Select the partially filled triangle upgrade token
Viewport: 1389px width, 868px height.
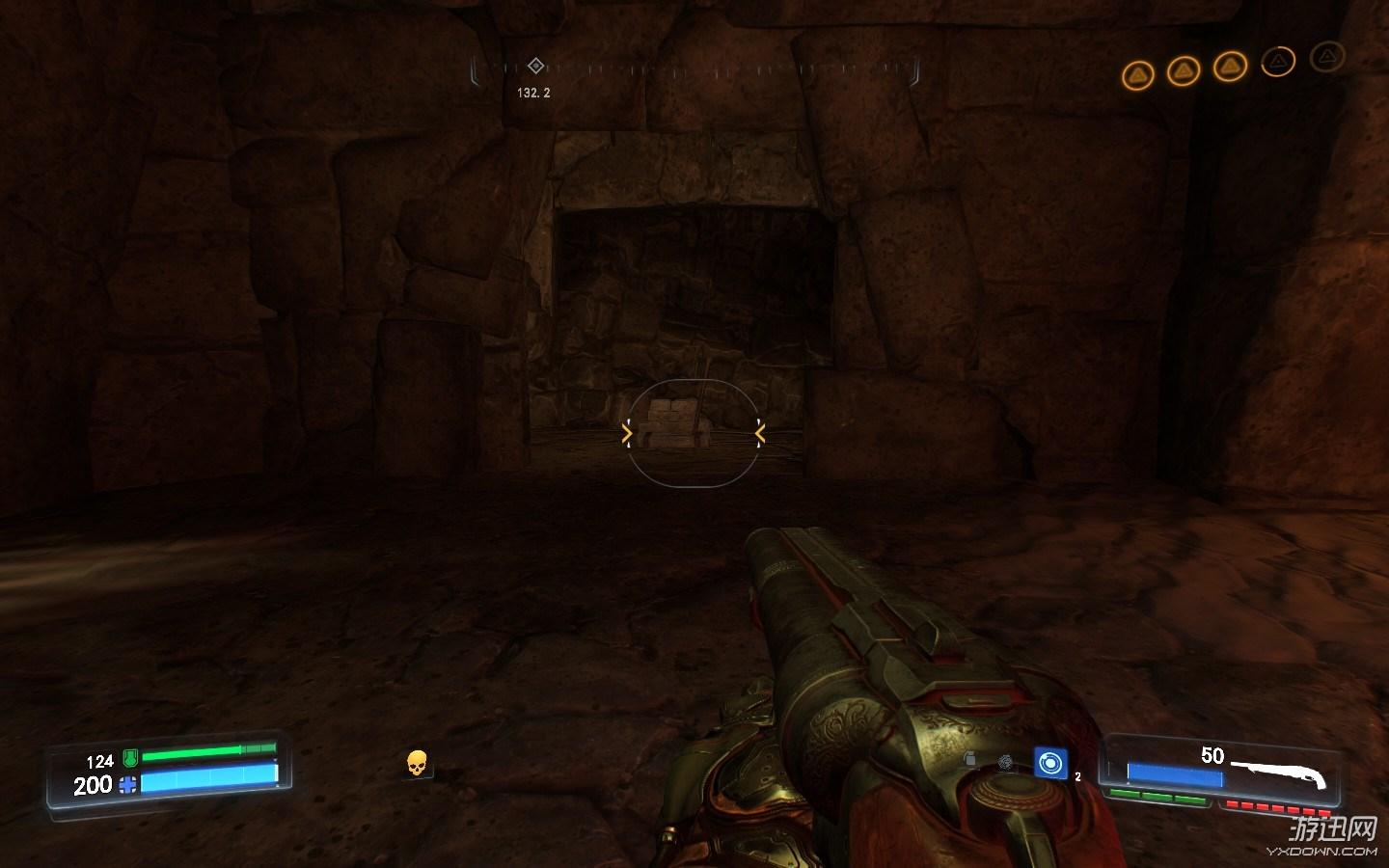(x=1278, y=62)
